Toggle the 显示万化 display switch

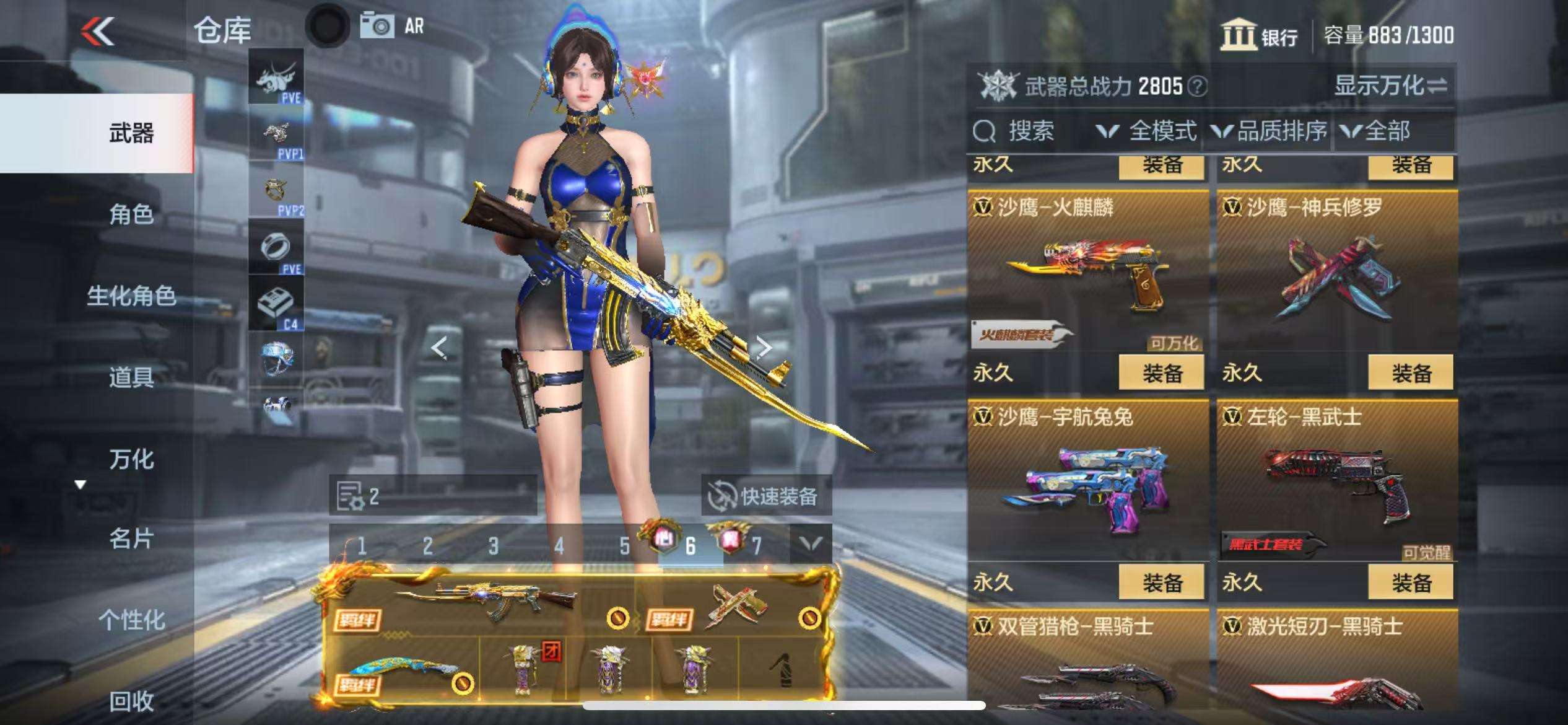(1390, 86)
